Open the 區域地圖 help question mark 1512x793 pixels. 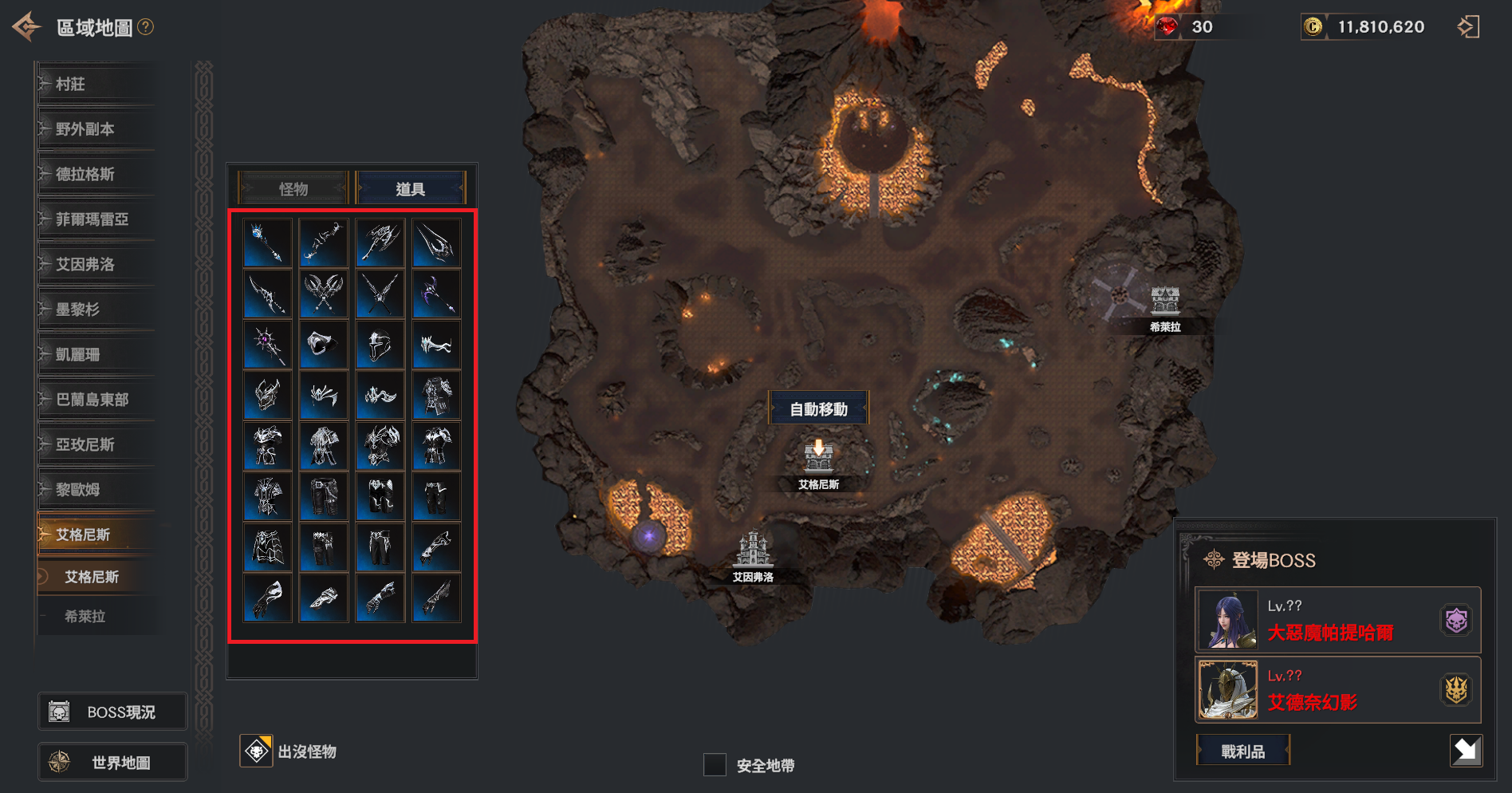pyautogui.click(x=145, y=27)
